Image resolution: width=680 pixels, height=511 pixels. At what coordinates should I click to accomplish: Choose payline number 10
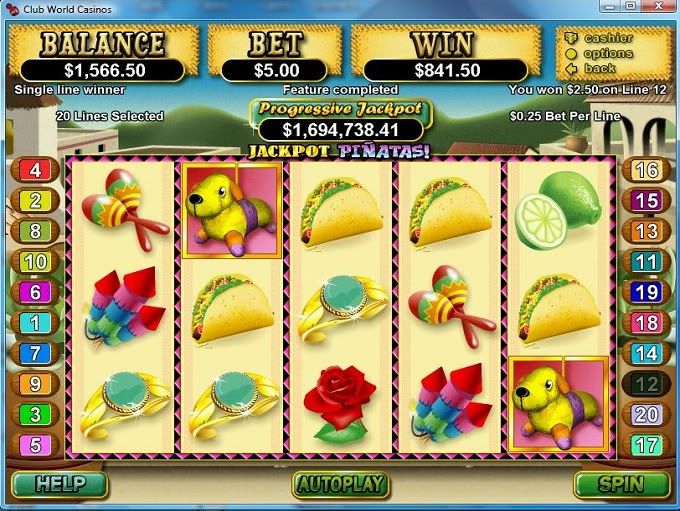pos(35,262)
